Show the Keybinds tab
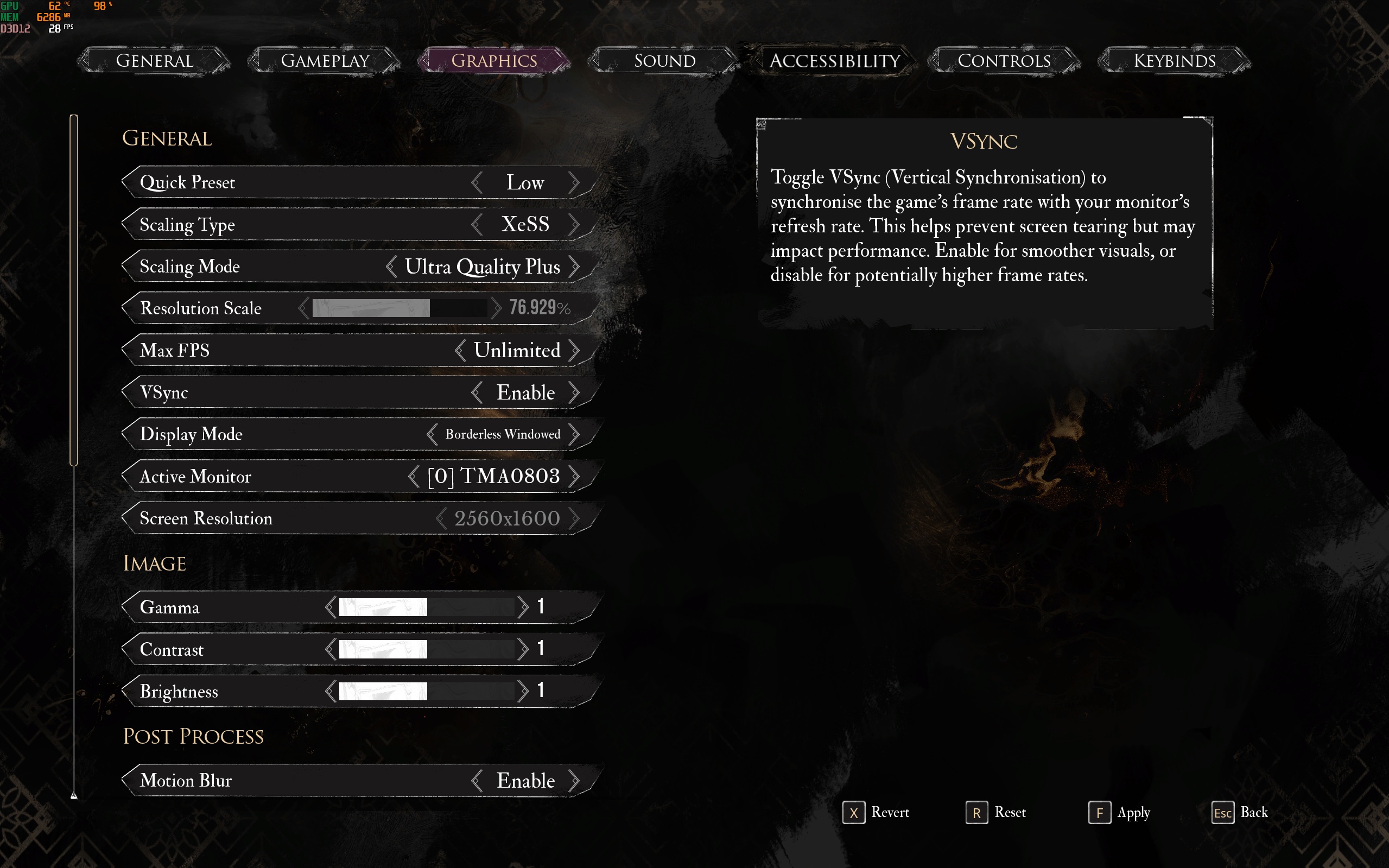 click(x=1175, y=61)
